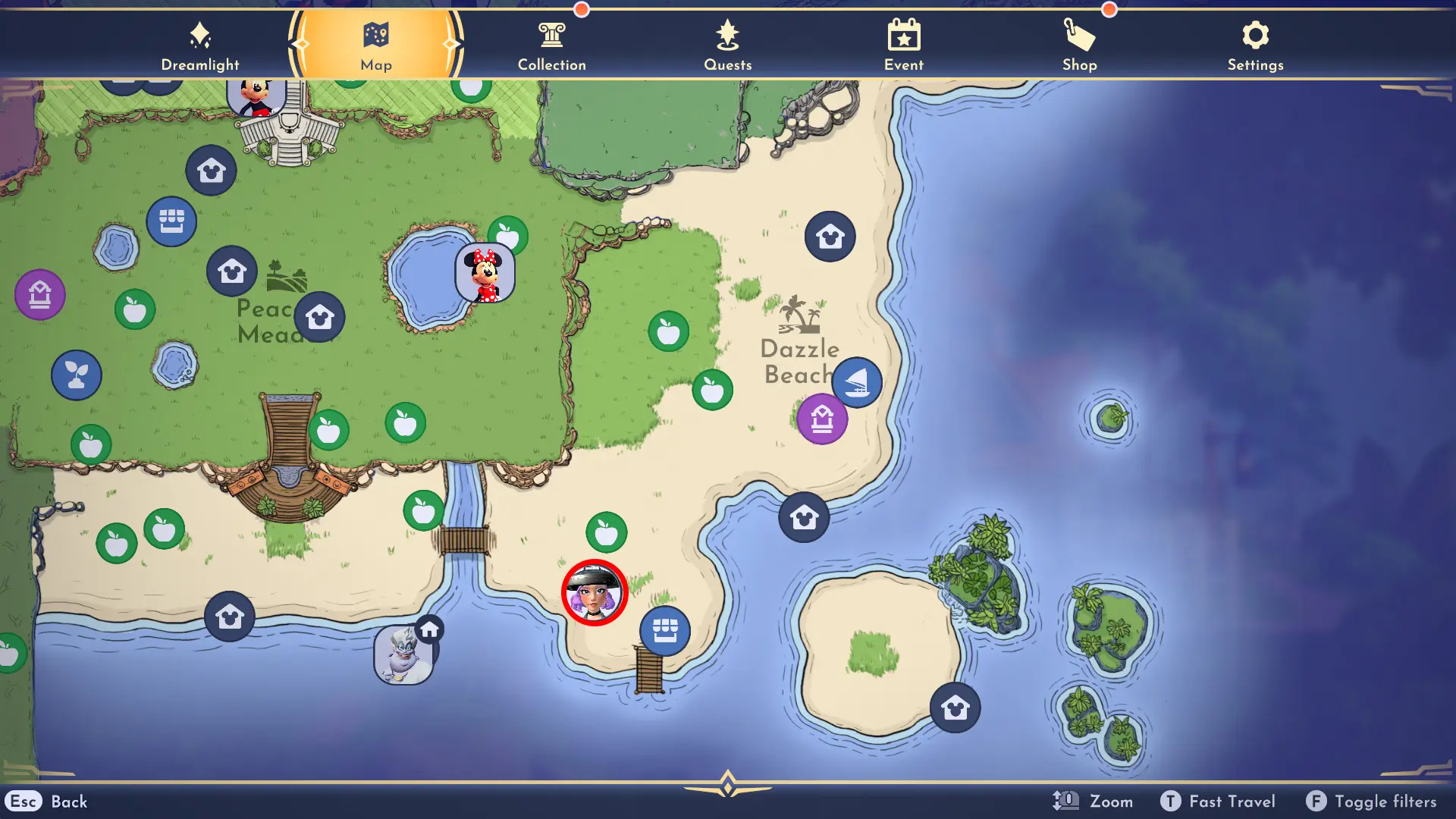Click the blue sailboat icon near Dazzle Beach
Screen dimensions: 1456x819
857,383
